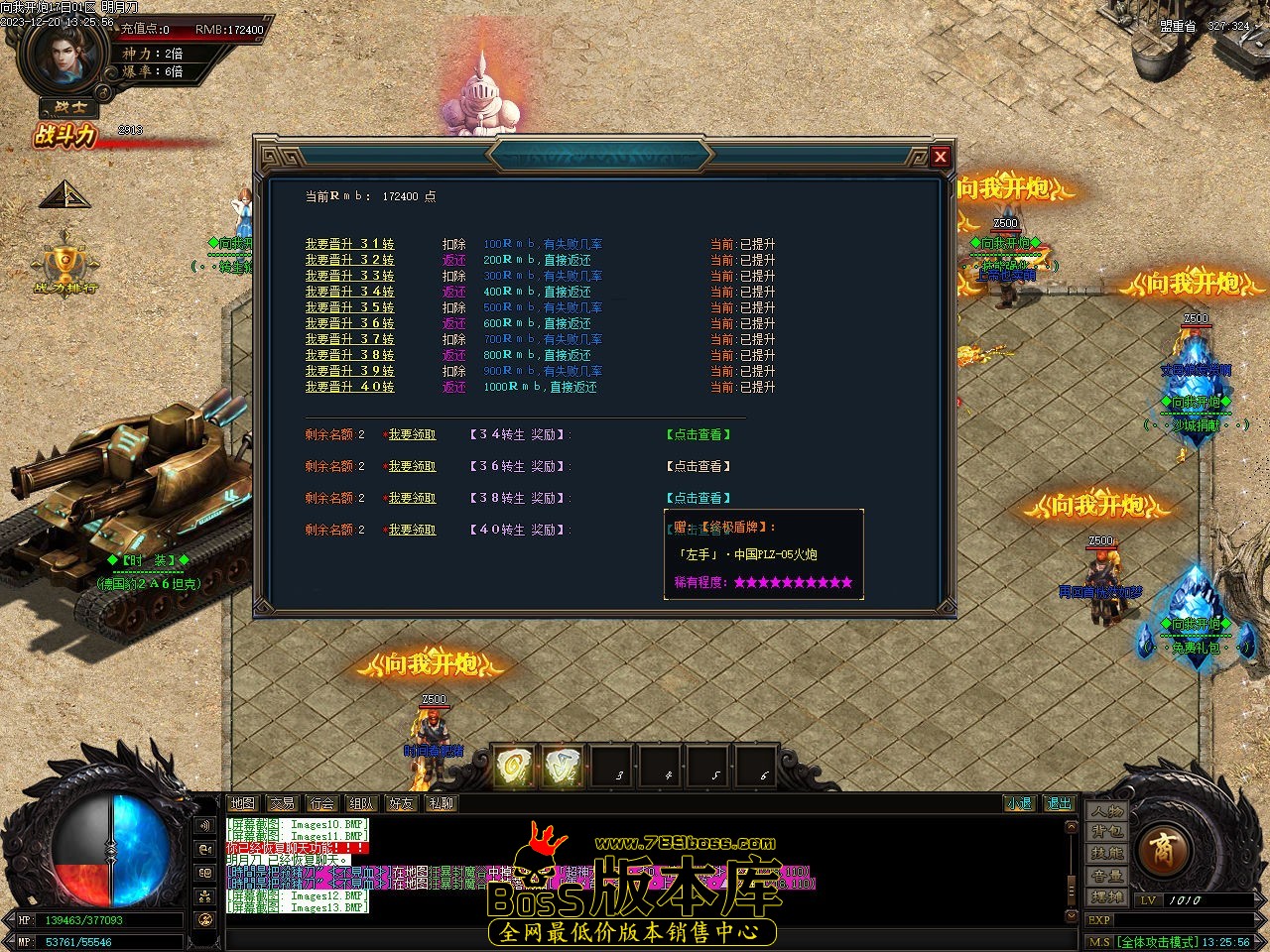Exit the game with 退出
Viewport: 1270px width, 952px height.
(1059, 803)
